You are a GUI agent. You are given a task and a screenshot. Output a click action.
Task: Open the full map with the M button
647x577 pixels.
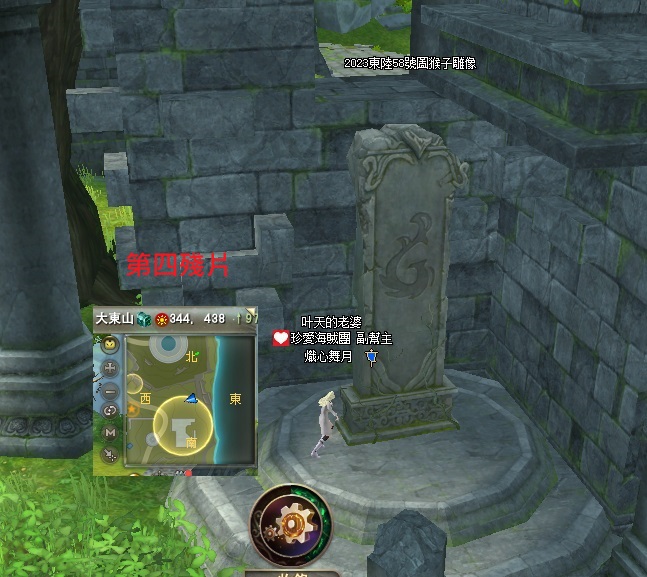(x=110, y=432)
